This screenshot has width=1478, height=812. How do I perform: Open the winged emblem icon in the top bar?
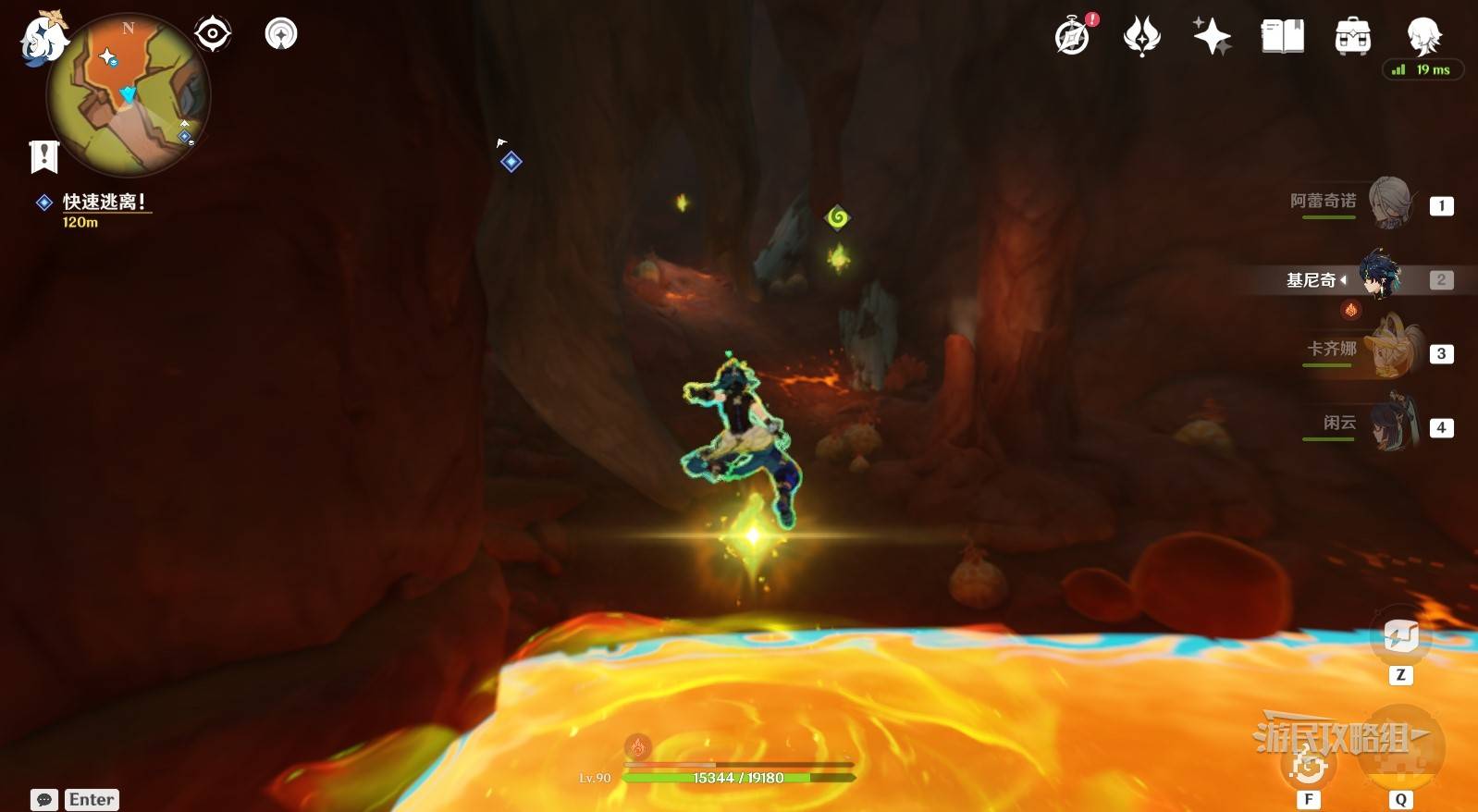click(x=1142, y=36)
